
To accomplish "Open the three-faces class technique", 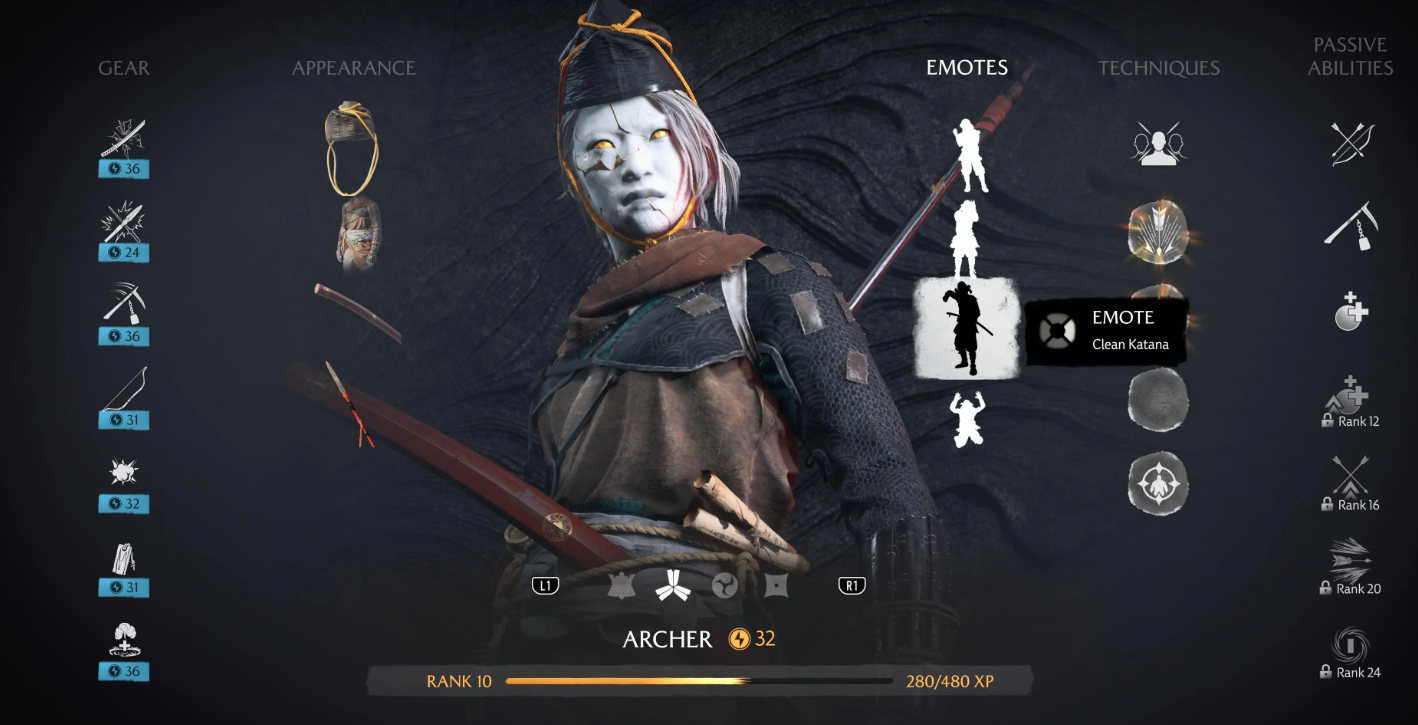I will pos(1158,144).
